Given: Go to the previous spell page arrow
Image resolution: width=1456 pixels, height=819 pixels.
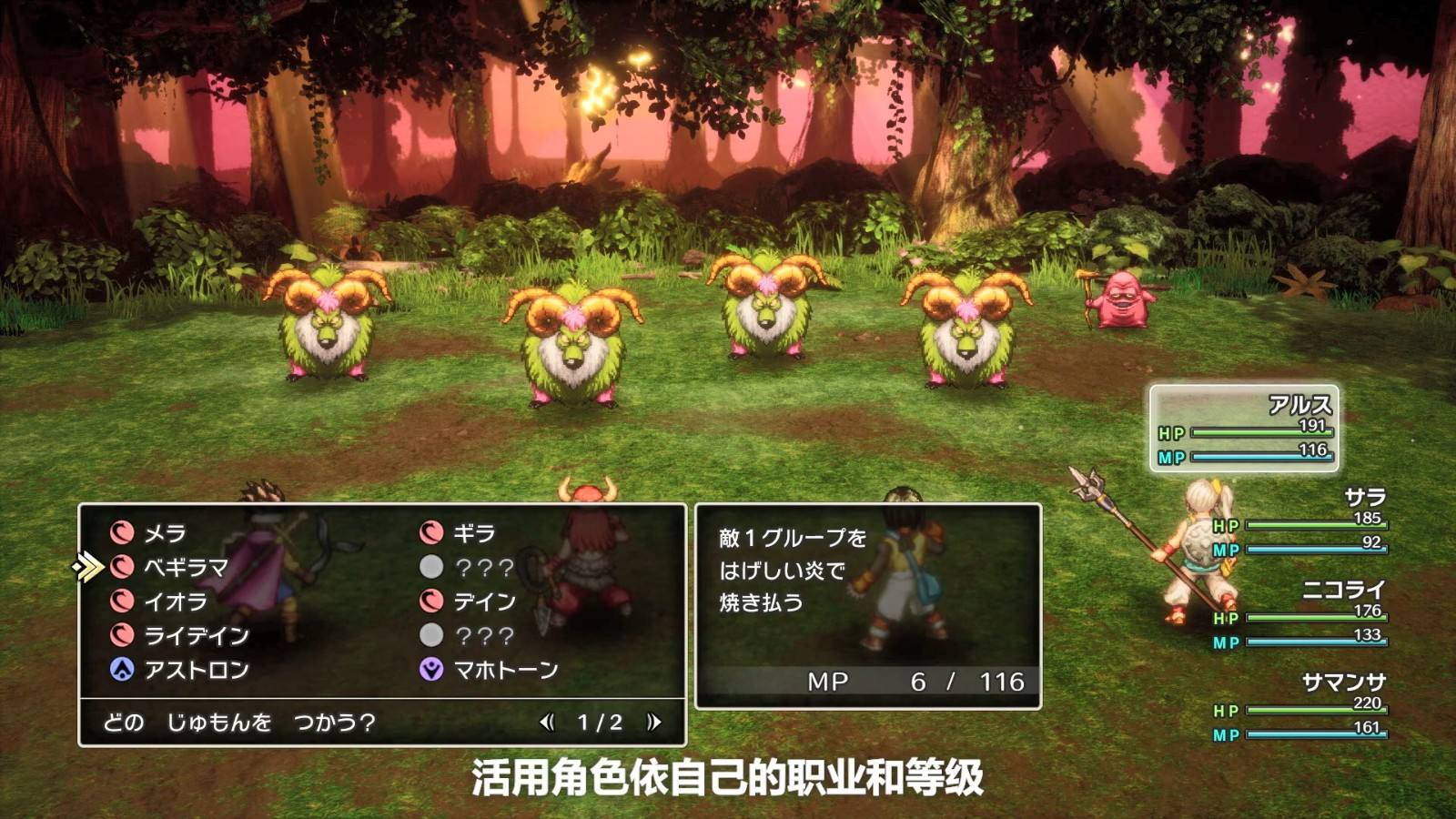Looking at the screenshot, I should coord(547,723).
